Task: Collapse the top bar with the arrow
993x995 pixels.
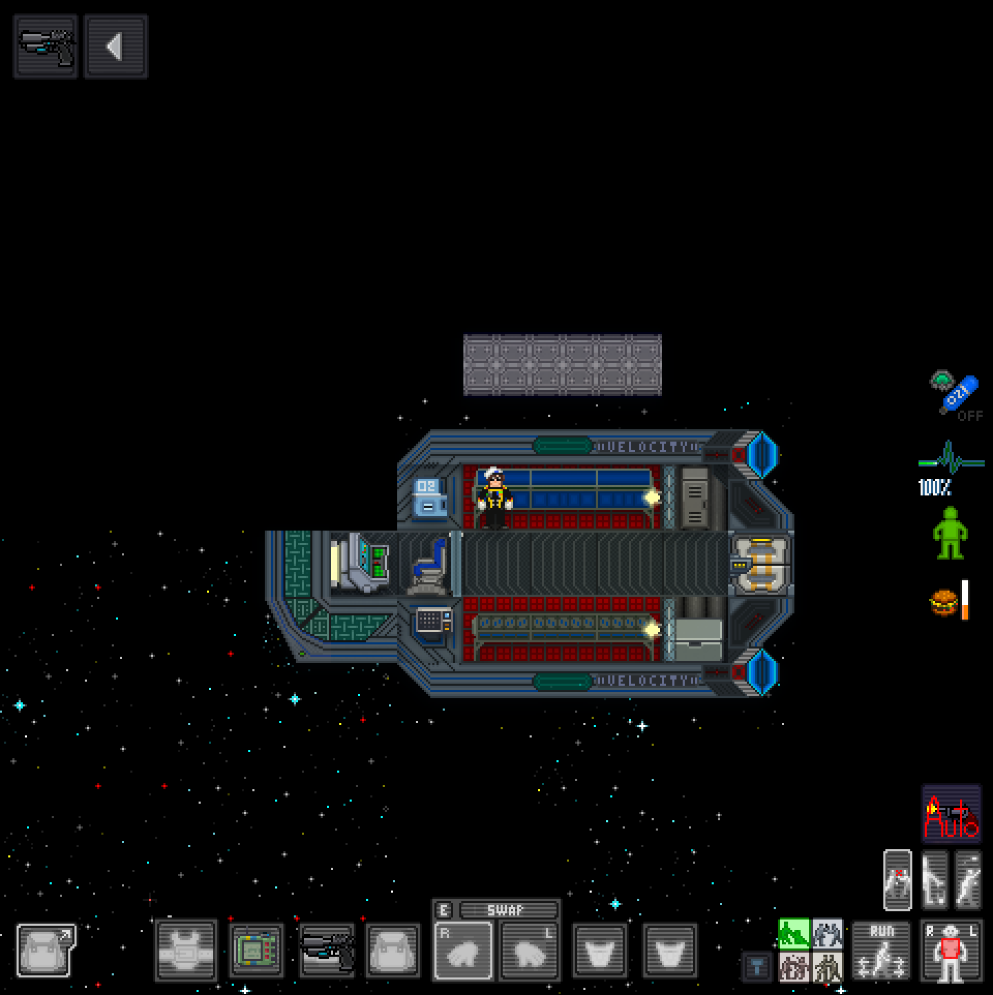Action: [x=116, y=46]
